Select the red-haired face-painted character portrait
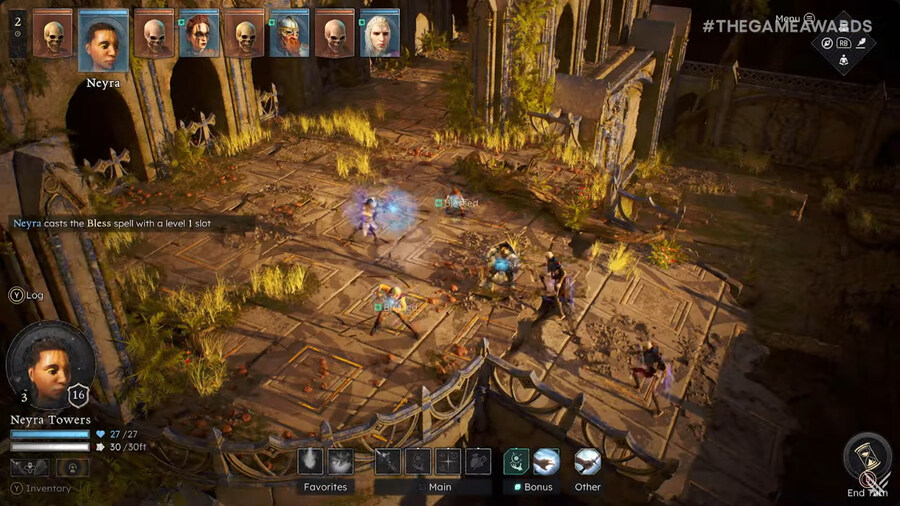The width and height of the screenshot is (900, 506). tap(200, 34)
